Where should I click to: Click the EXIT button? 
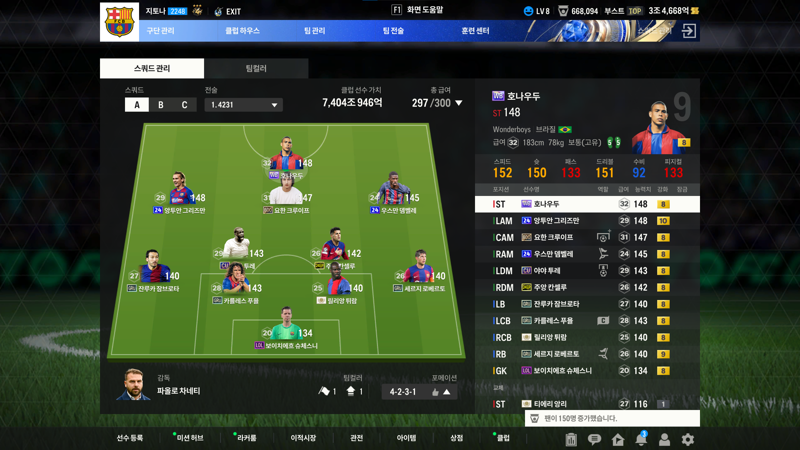(228, 12)
